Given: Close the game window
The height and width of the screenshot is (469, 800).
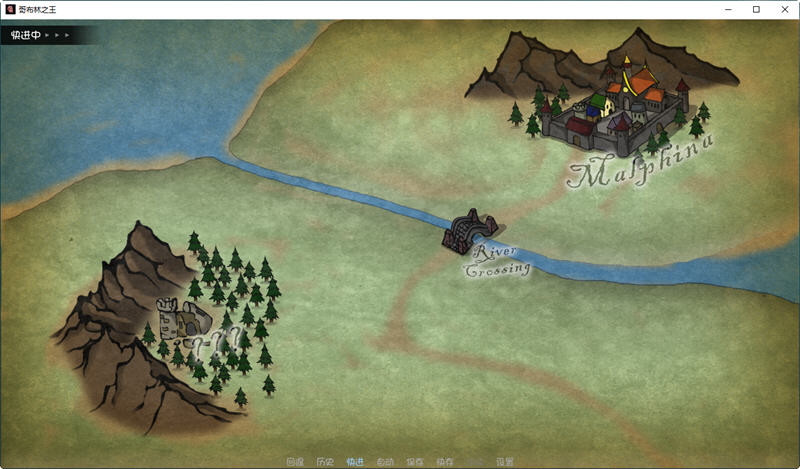Looking at the screenshot, I should [x=783, y=9].
